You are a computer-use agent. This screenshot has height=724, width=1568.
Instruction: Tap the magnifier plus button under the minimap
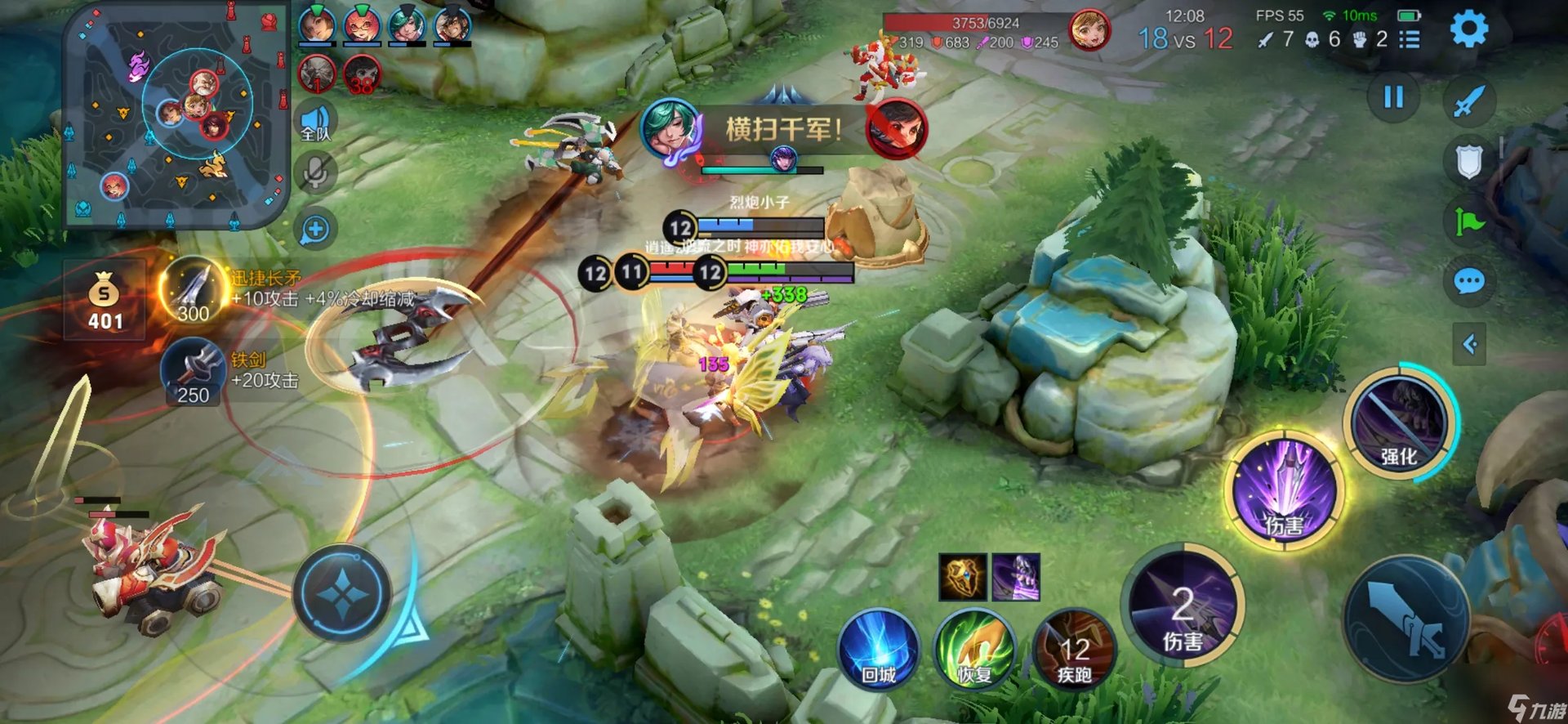(x=315, y=230)
